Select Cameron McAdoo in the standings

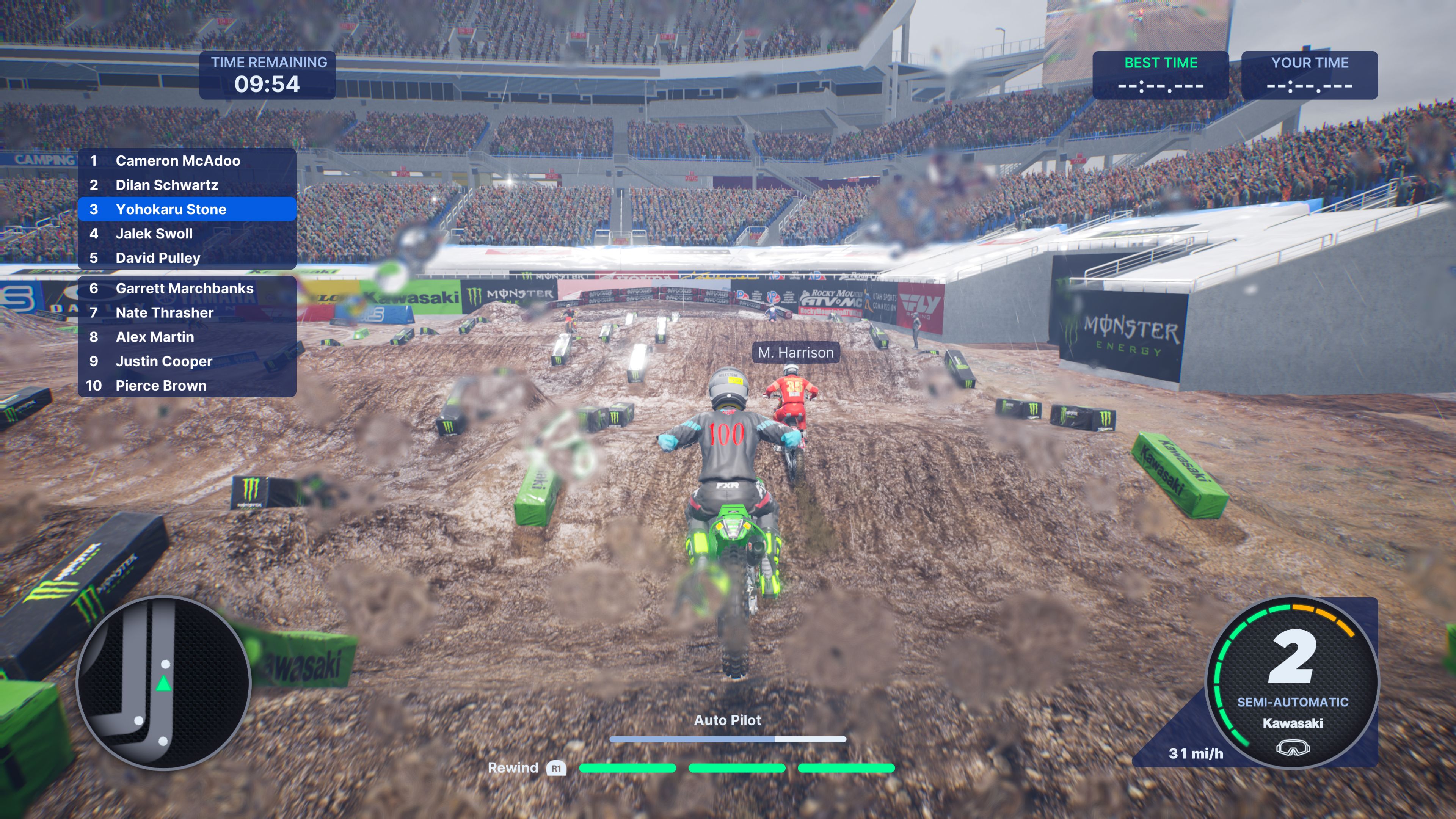[187, 161]
